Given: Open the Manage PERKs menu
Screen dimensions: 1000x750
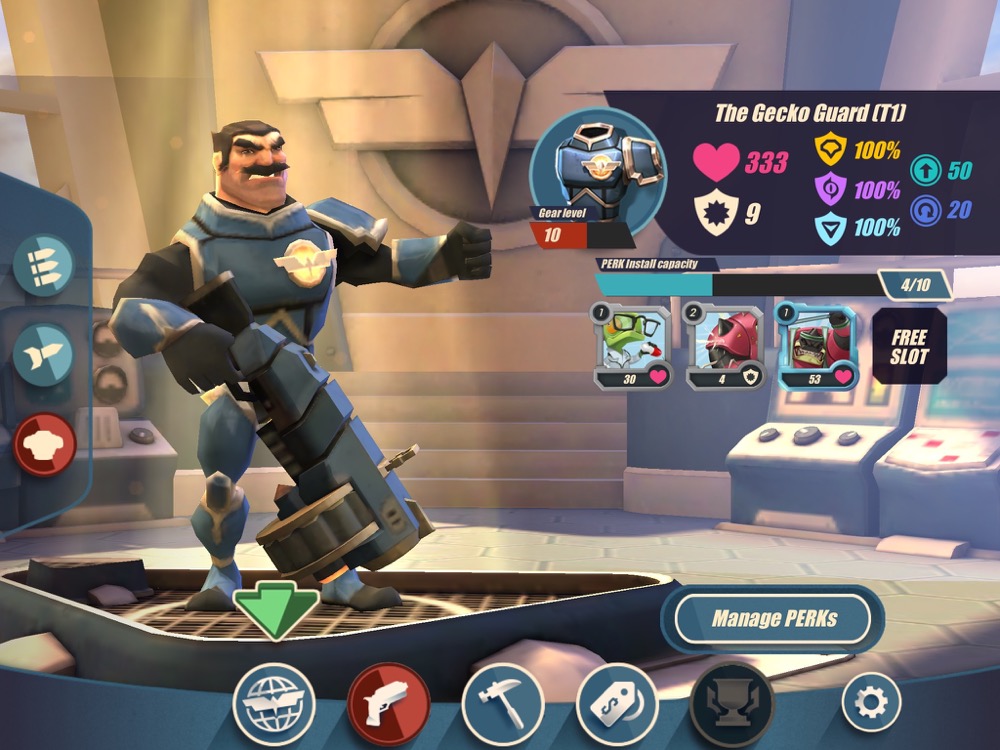Looking at the screenshot, I should click(x=773, y=619).
